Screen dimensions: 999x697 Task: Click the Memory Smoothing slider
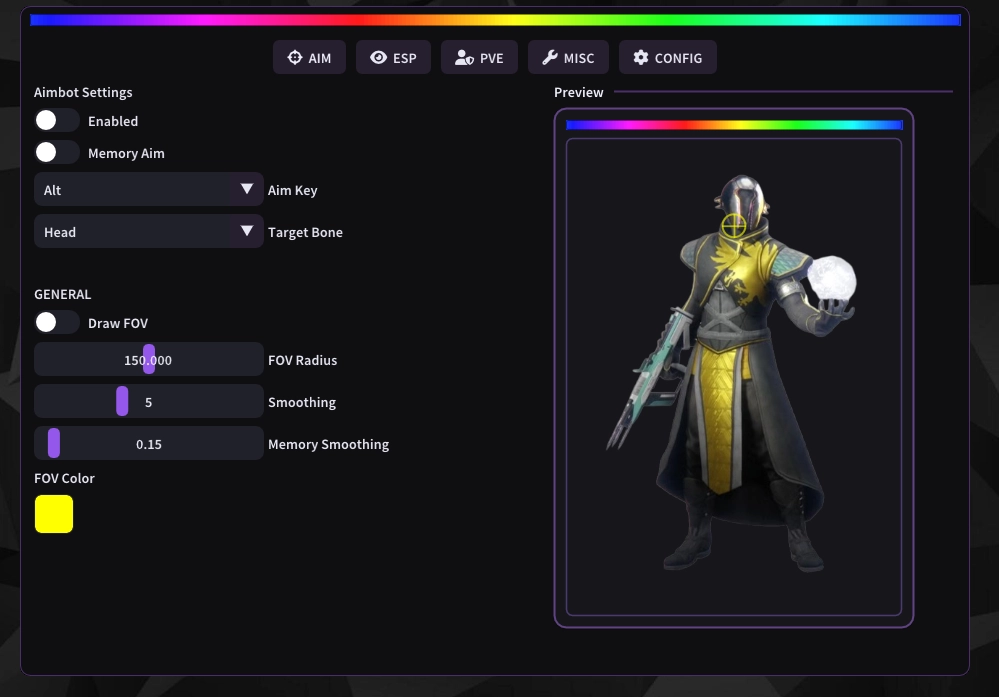[149, 444]
